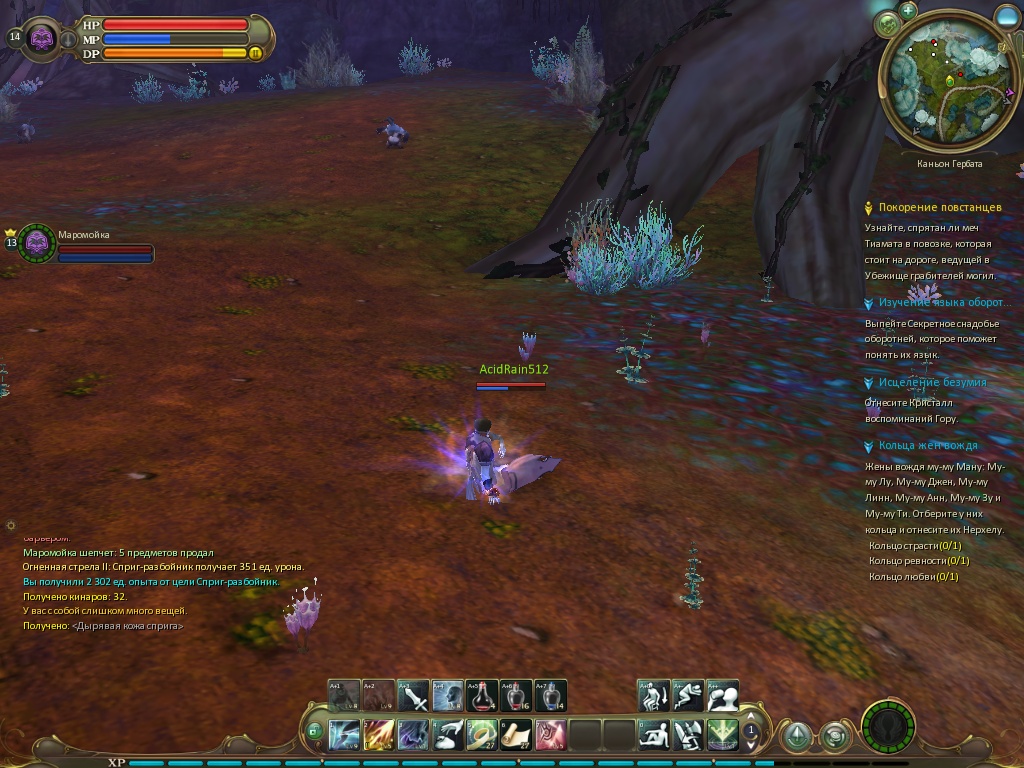The height and width of the screenshot is (768, 1024).
Task: Trigger the green downward arrows skill icon
Action: (x=722, y=735)
